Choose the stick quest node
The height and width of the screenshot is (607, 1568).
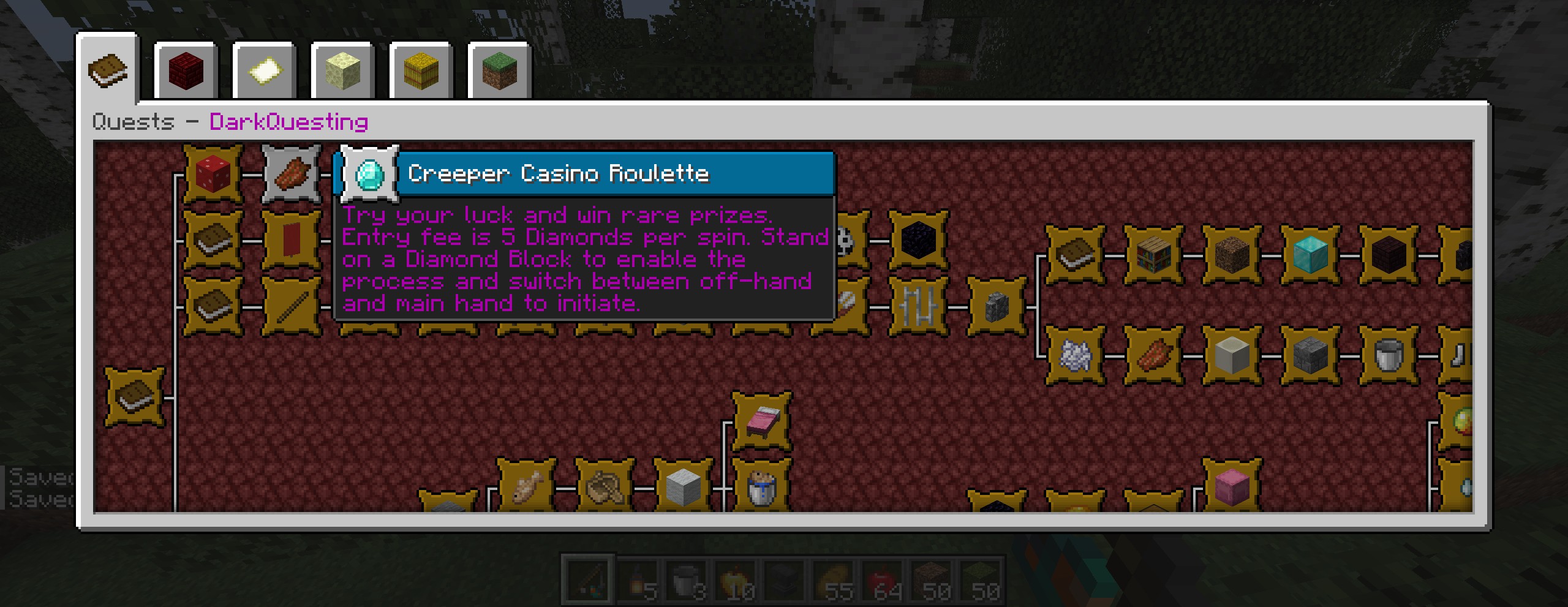pos(292,306)
